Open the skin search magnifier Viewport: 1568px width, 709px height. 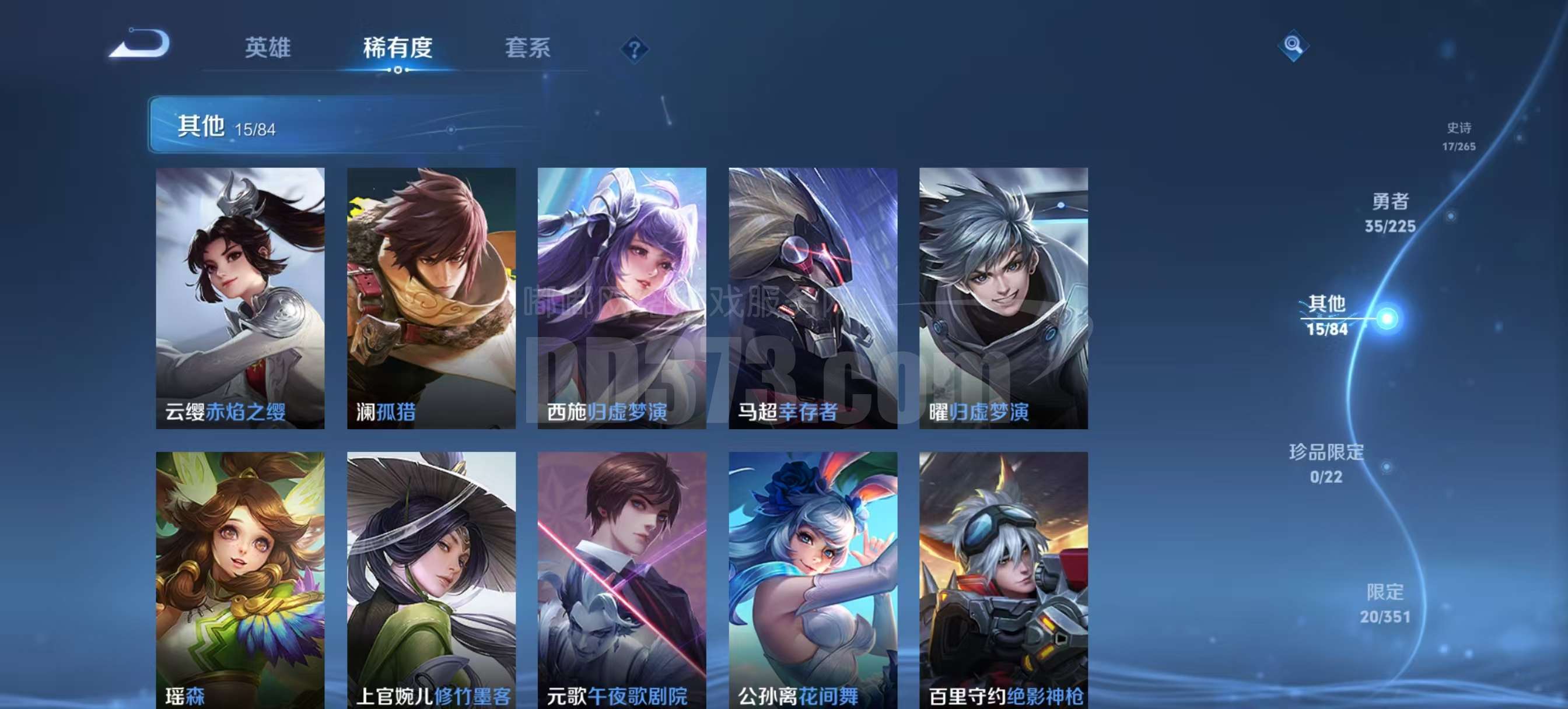(x=1293, y=45)
